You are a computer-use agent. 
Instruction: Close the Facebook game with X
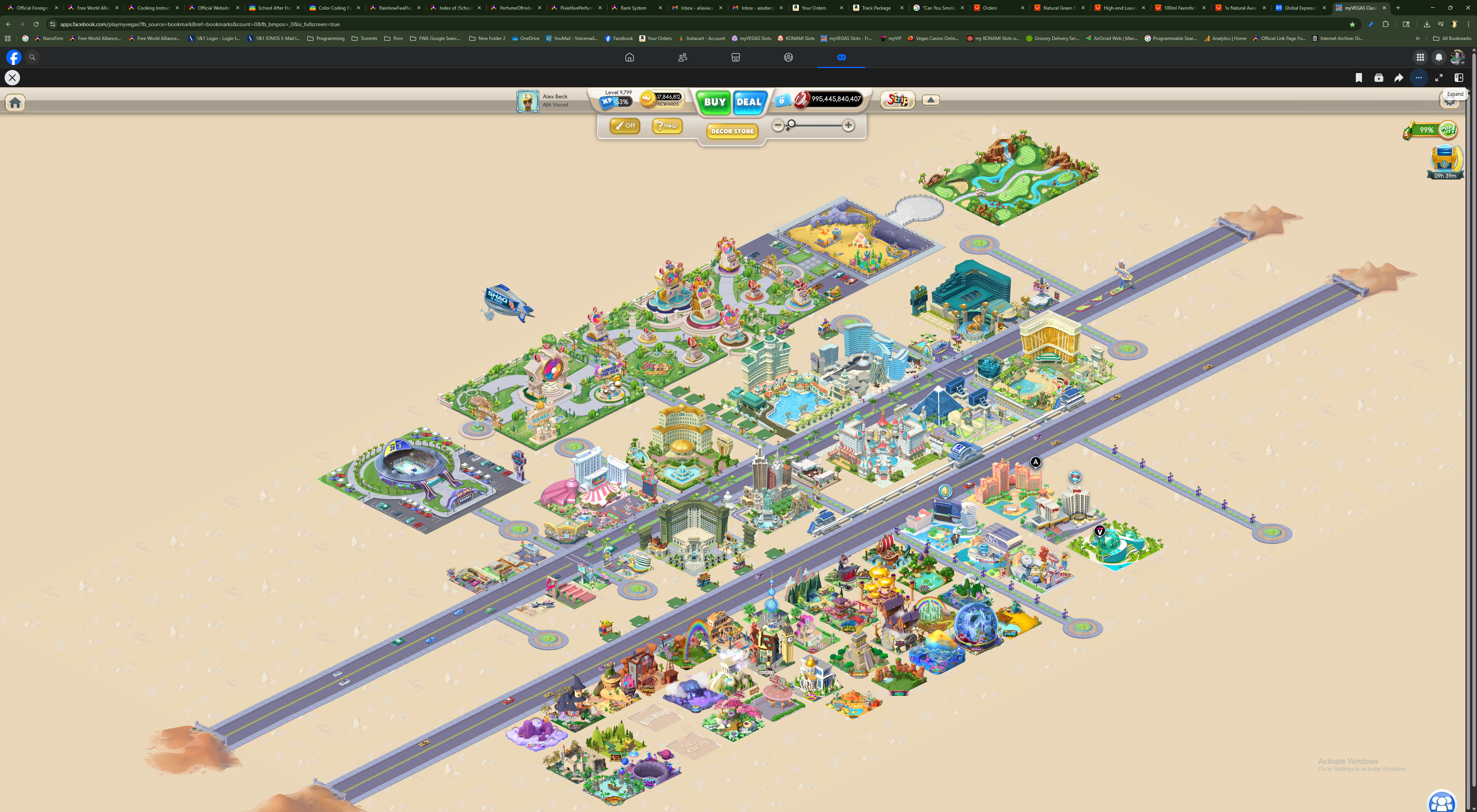[12, 78]
